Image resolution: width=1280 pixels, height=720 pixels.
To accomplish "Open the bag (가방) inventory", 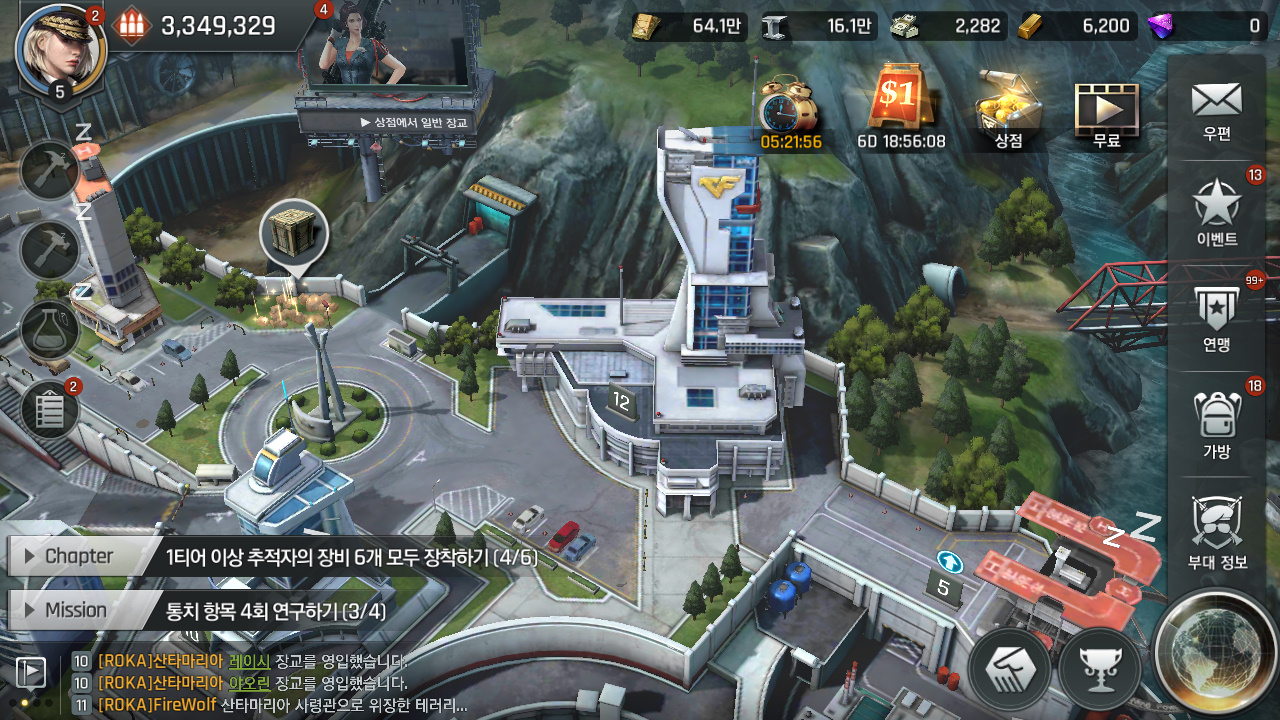I will pos(1216,424).
